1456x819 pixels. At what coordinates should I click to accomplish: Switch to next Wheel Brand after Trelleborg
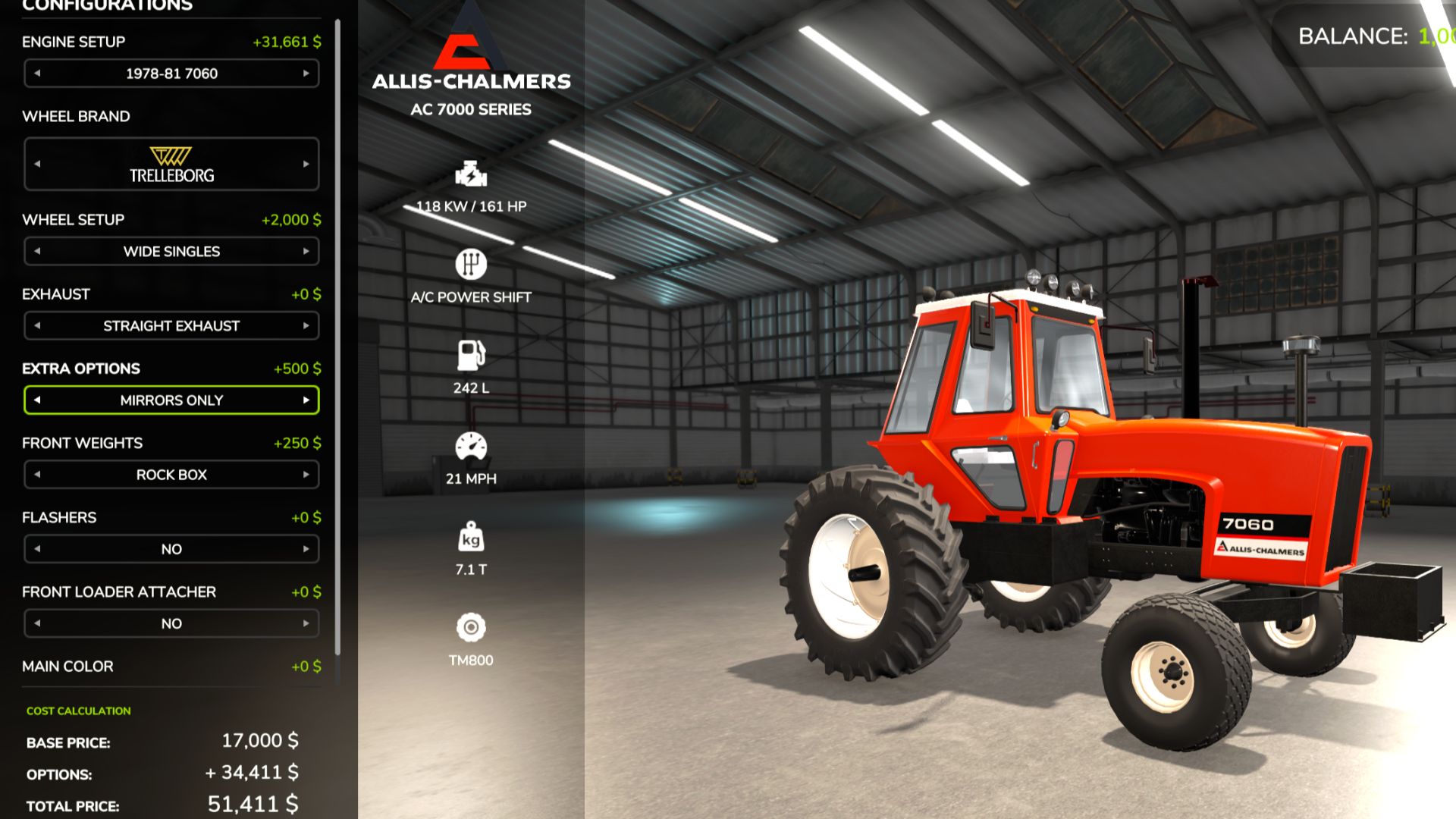point(306,164)
